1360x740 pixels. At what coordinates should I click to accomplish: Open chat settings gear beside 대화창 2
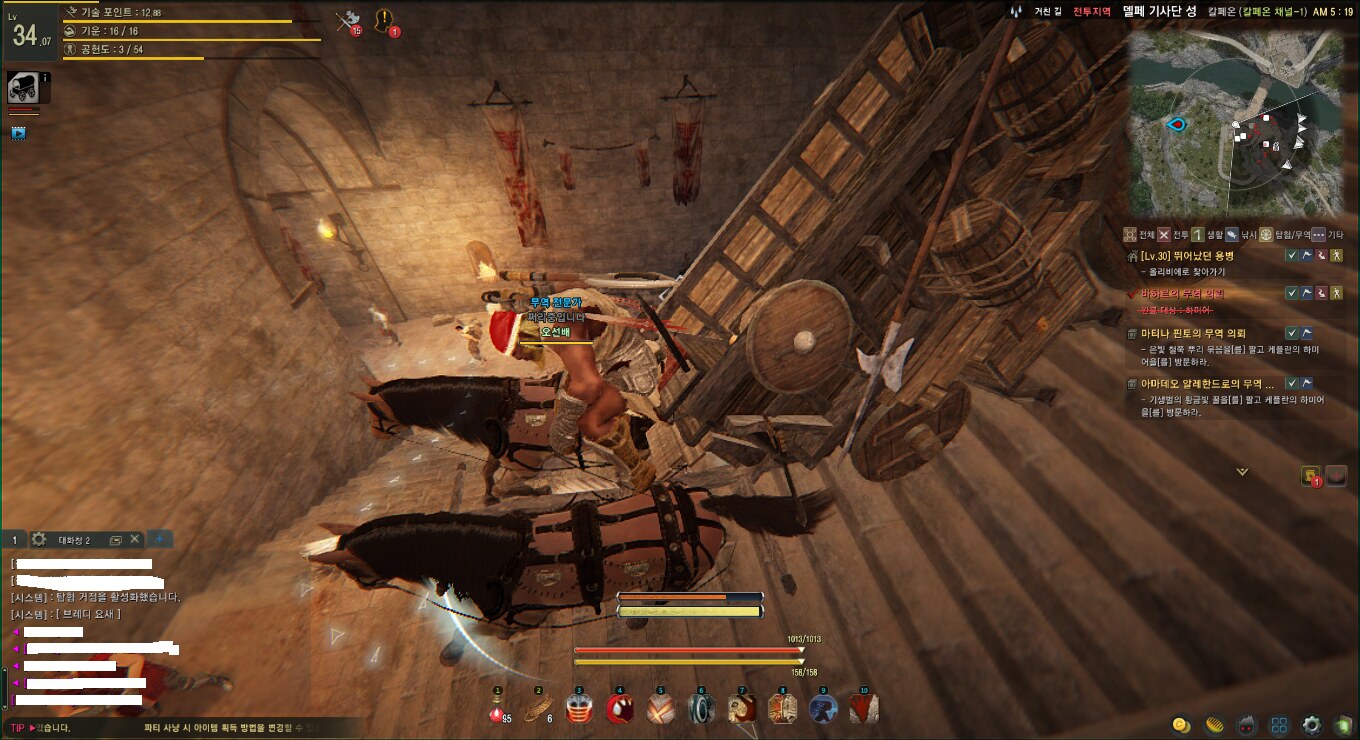click(39, 539)
